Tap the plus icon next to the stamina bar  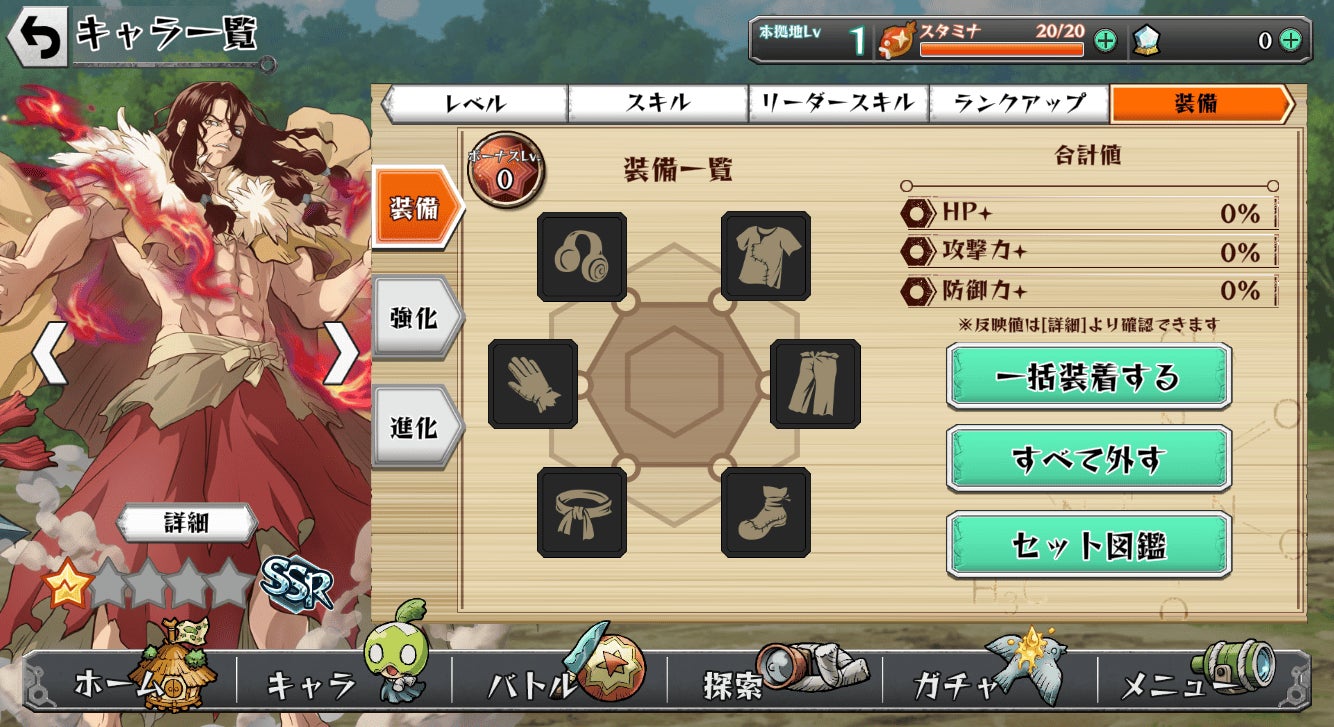click(1106, 42)
